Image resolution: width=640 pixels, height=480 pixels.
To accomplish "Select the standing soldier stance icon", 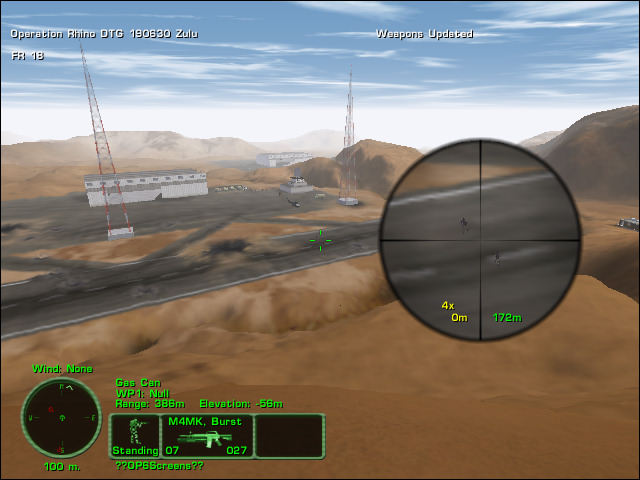I will point(134,433).
